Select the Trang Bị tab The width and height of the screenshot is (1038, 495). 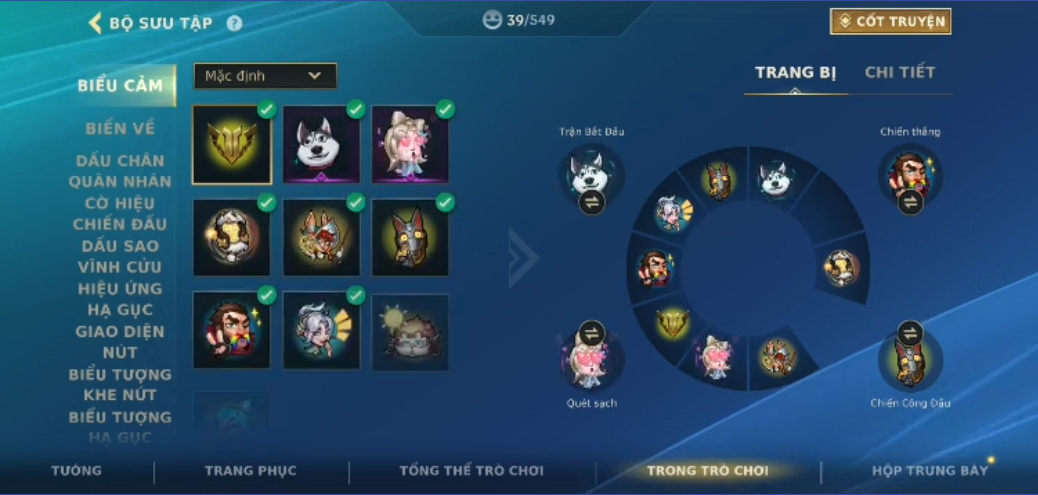click(795, 72)
